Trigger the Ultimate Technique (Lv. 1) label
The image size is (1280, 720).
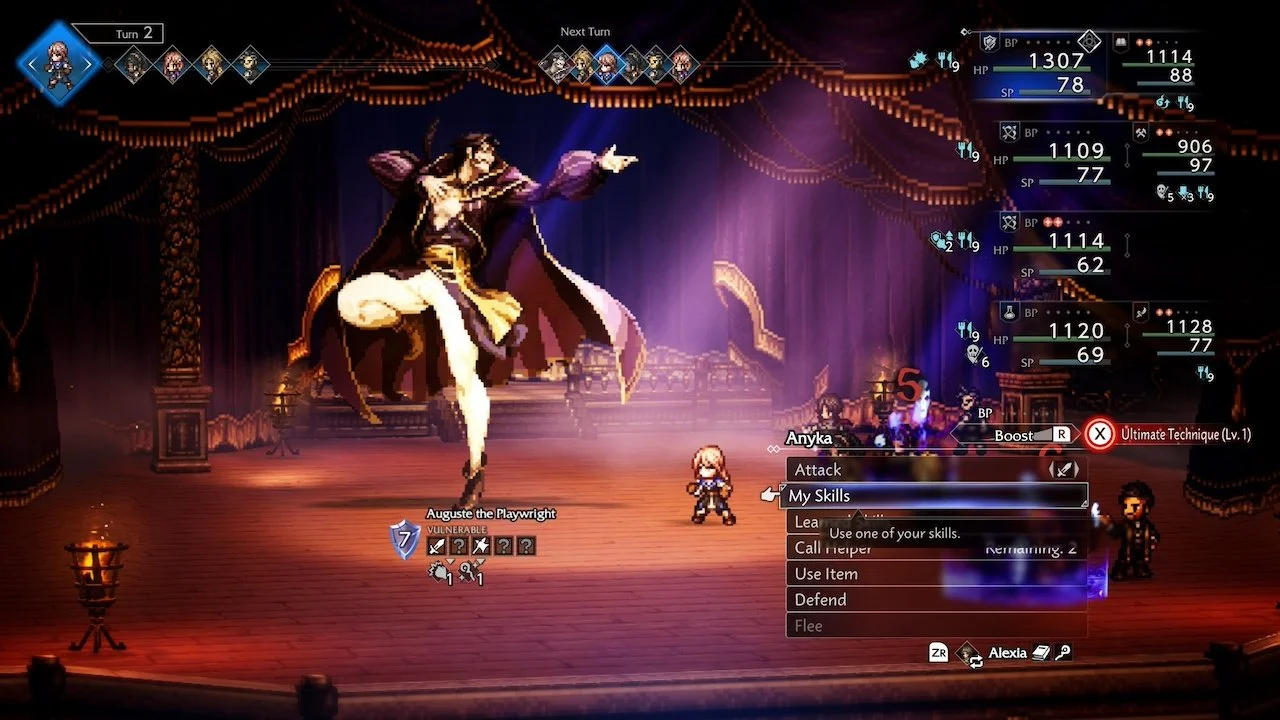click(x=1185, y=435)
